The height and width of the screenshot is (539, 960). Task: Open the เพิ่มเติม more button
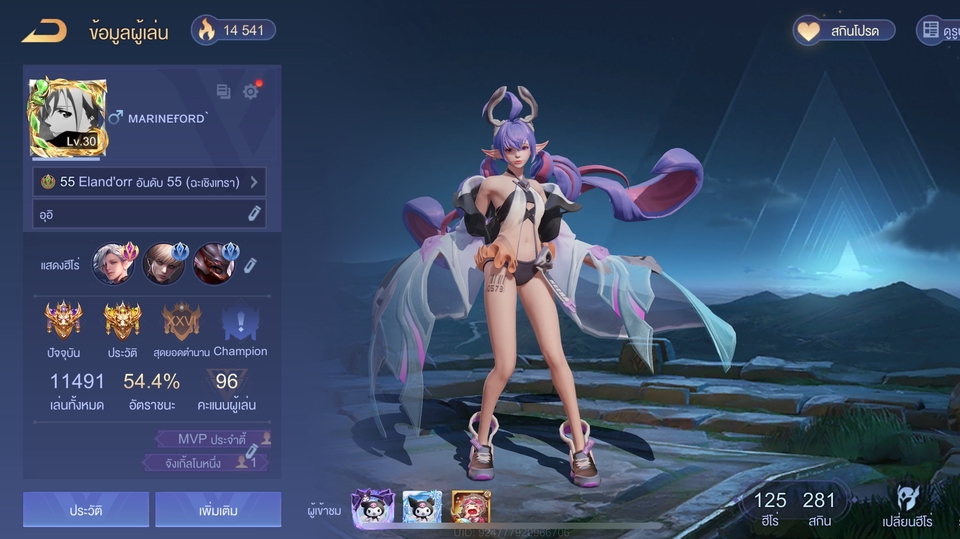pyautogui.click(x=218, y=510)
